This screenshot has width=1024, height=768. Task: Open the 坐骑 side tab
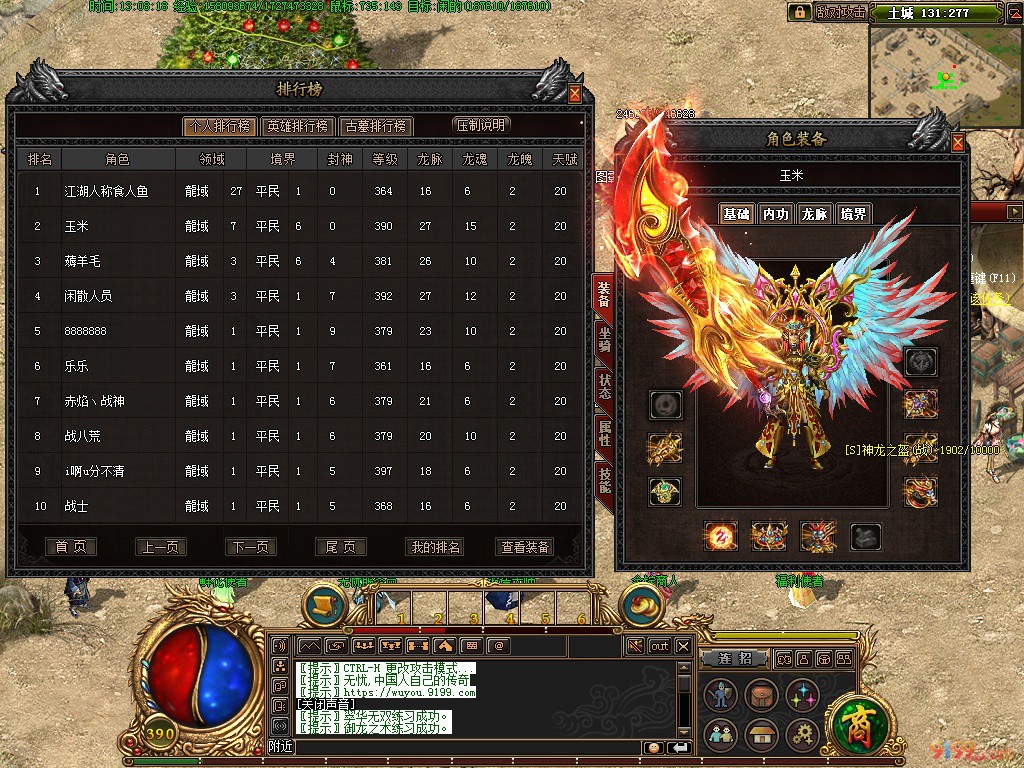604,341
